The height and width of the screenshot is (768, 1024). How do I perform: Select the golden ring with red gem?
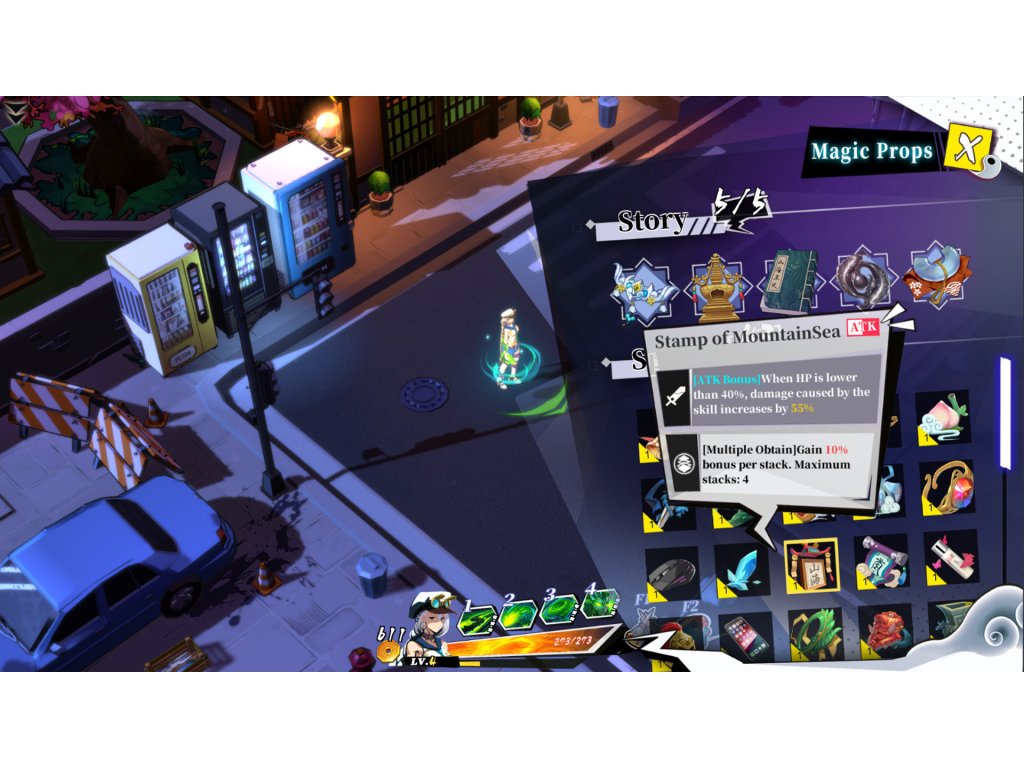pos(946,487)
